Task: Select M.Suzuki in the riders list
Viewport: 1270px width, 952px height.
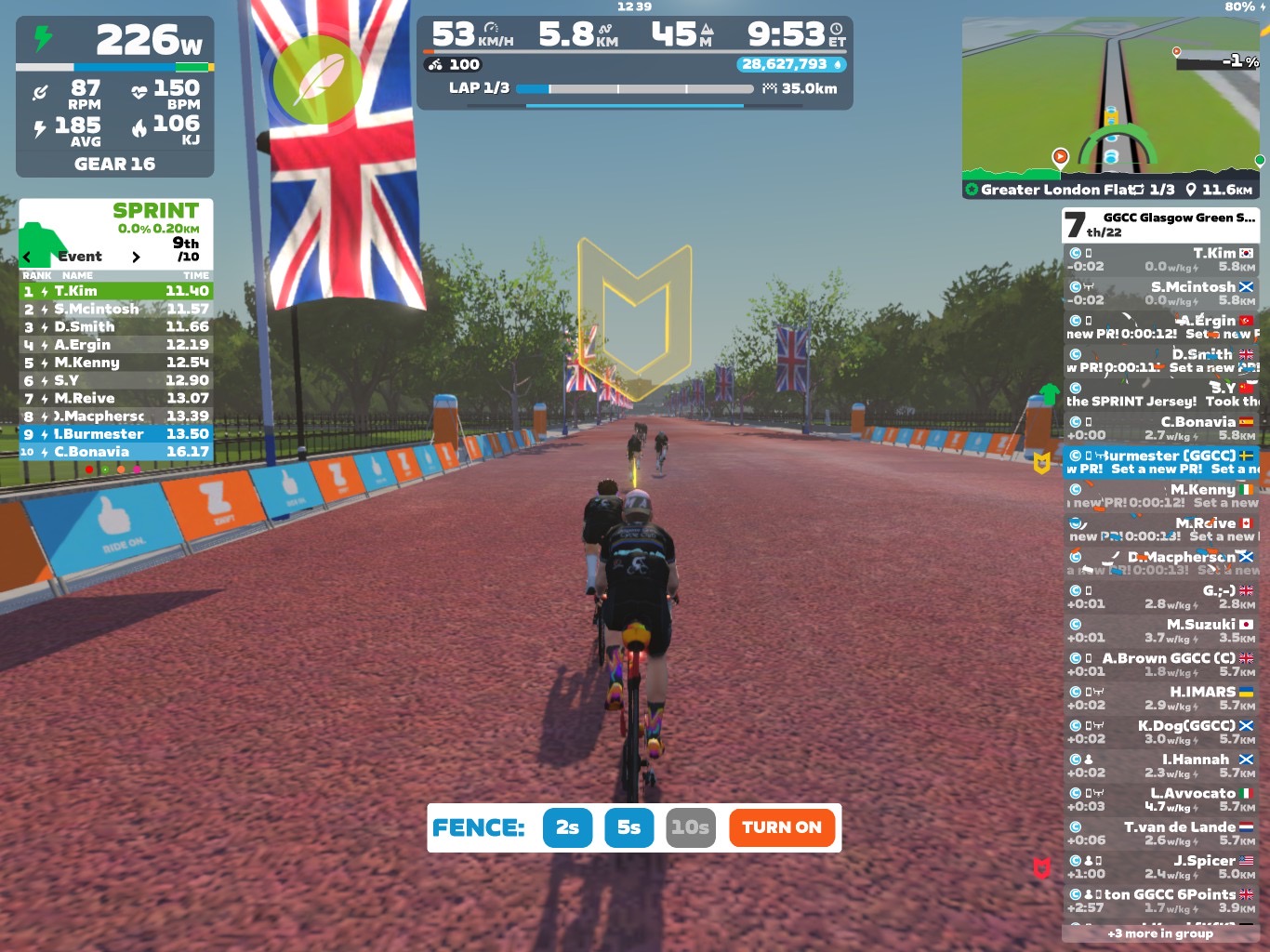Action: click(x=1160, y=631)
